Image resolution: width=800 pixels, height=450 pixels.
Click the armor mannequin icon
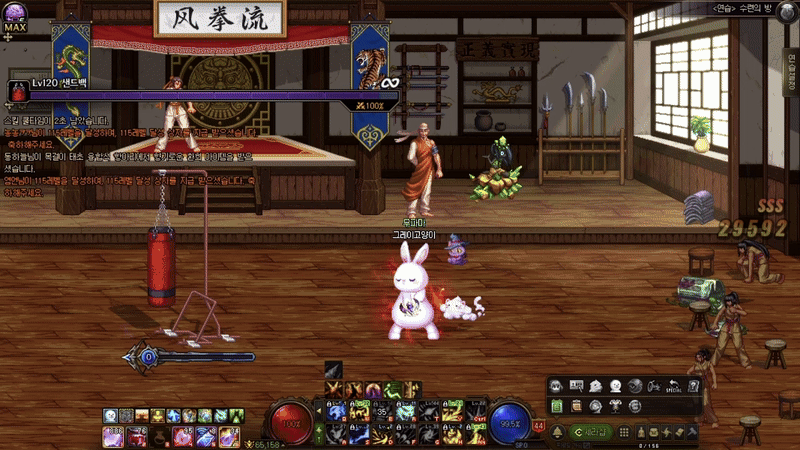coord(614,405)
